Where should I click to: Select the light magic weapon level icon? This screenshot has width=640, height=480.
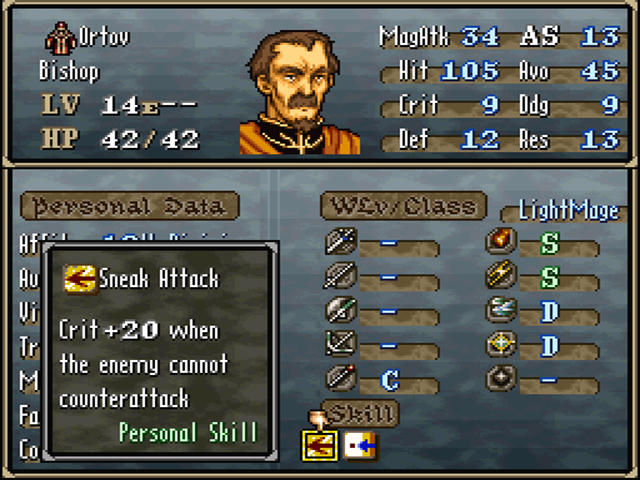(x=499, y=345)
